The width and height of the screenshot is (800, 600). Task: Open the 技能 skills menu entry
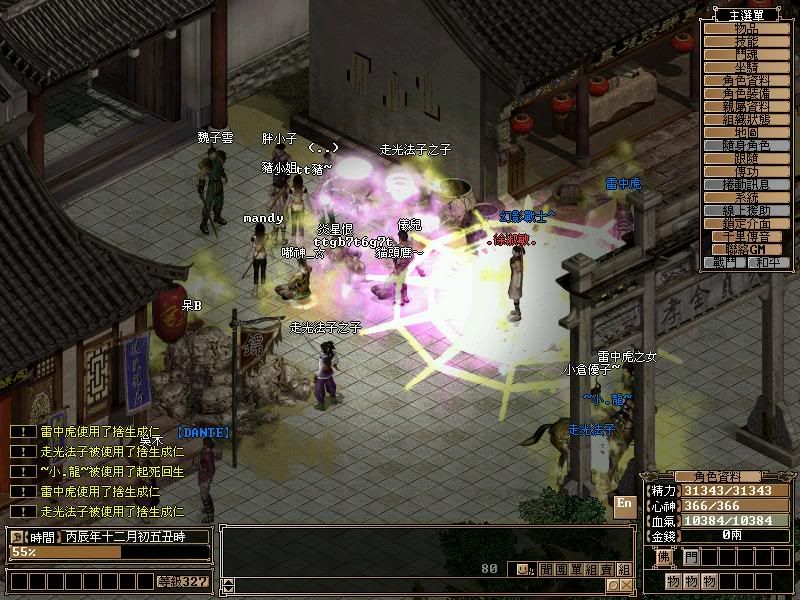(746, 41)
